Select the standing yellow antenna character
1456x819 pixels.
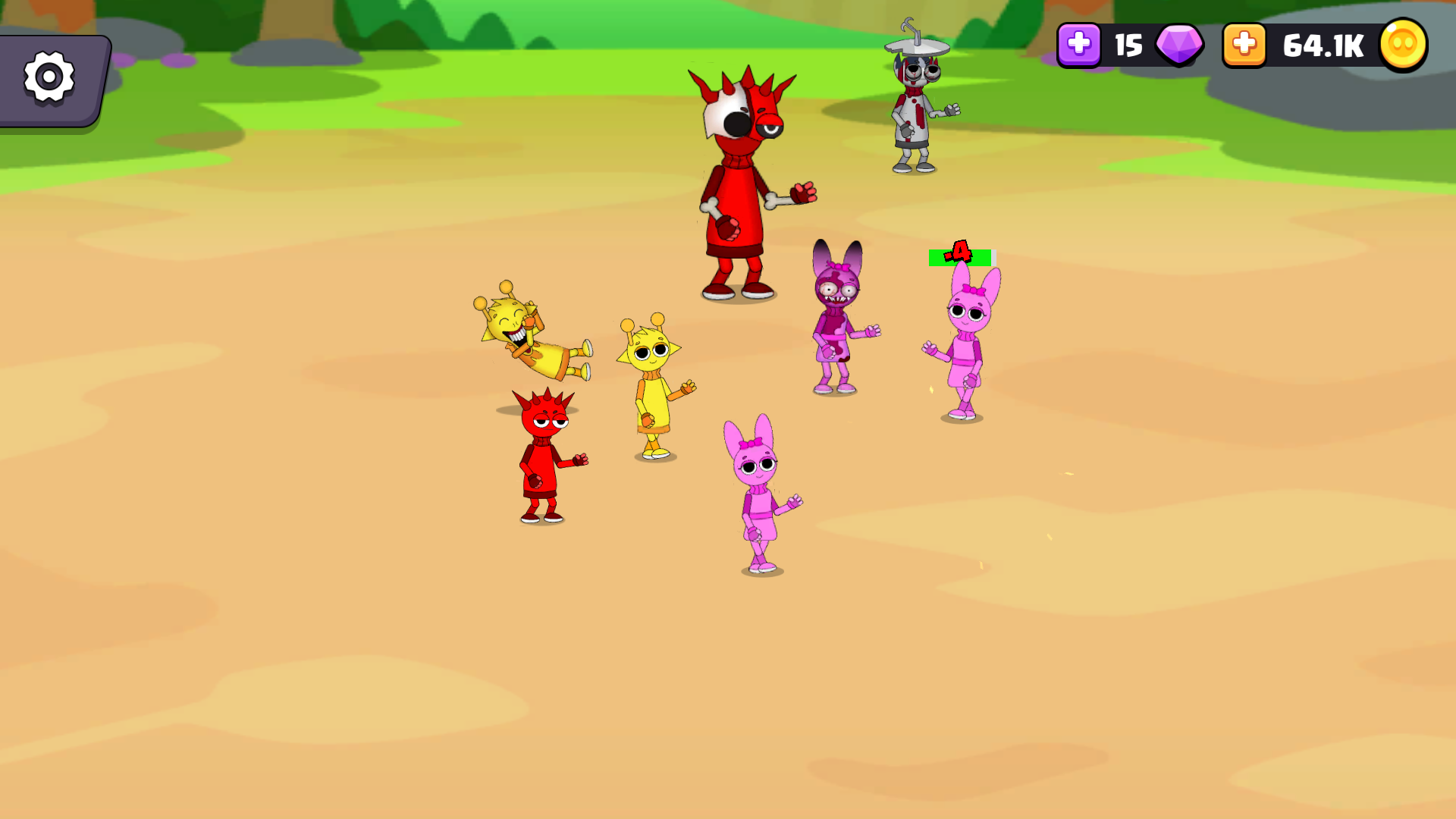coord(652,387)
